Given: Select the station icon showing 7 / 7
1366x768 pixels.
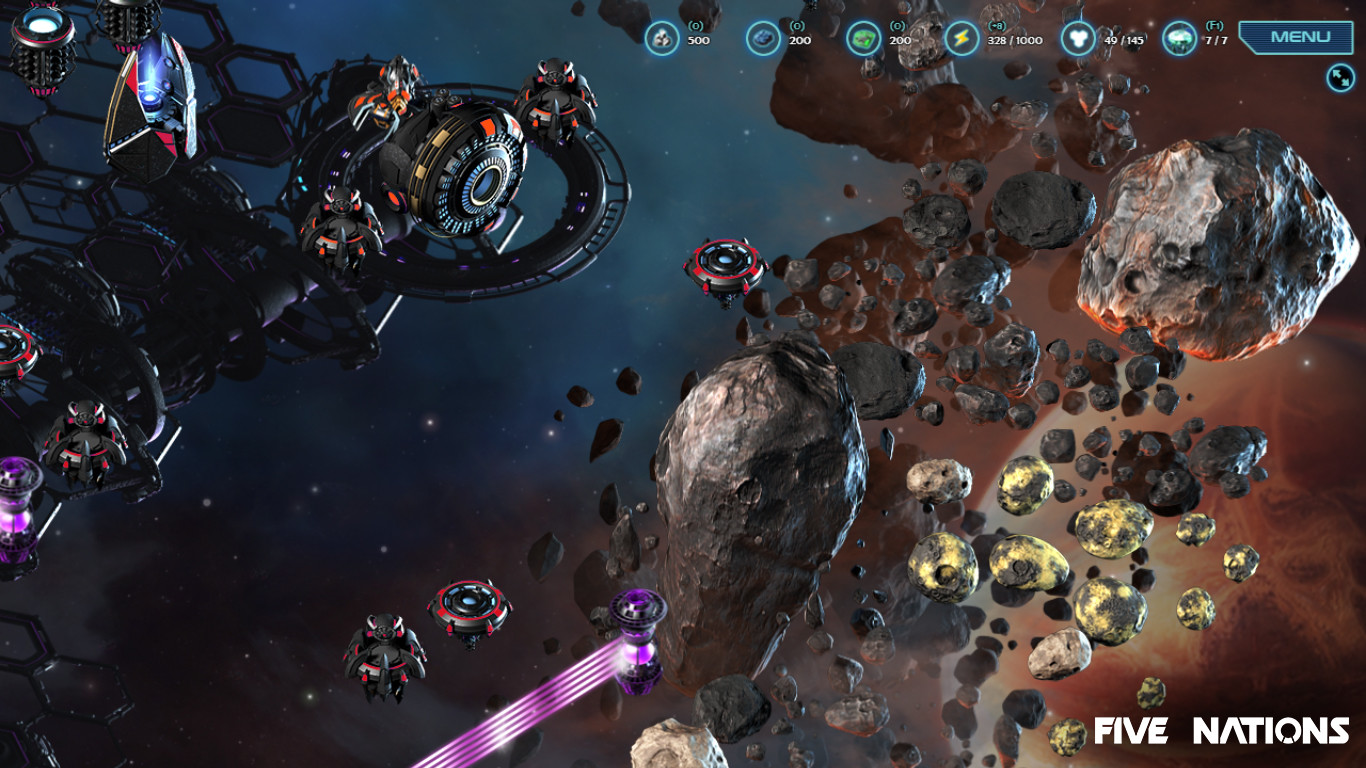Looking at the screenshot, I should pyautogui.click(x=1180, y=39).
